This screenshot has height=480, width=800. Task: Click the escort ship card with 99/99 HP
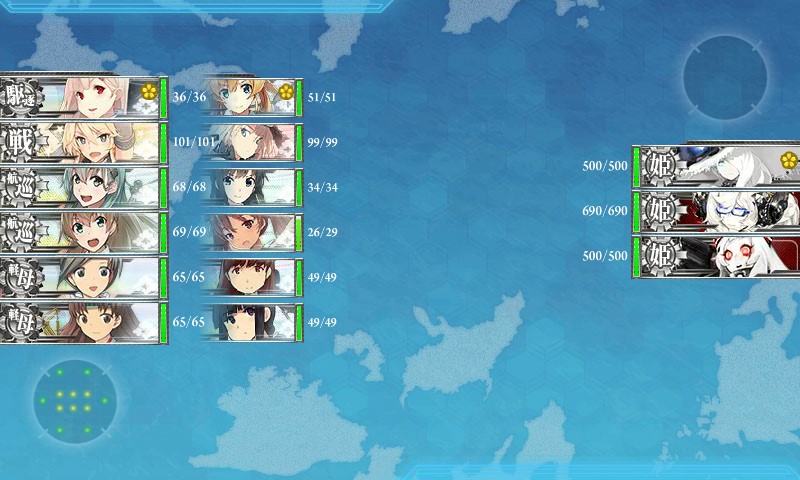[252, 142]
